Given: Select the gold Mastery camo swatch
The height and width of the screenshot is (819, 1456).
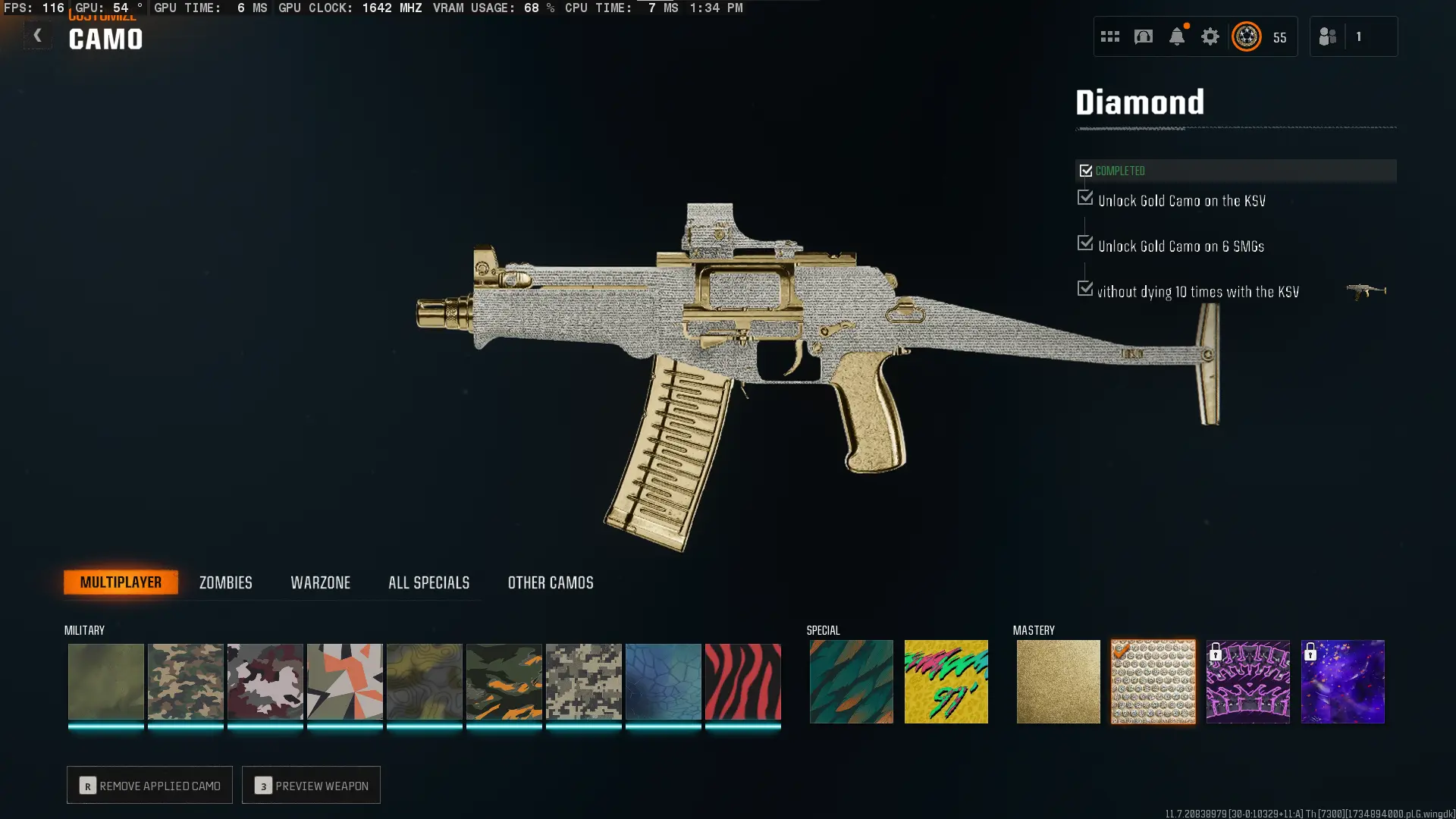Looking at the screenshot, I should [x=1057, y=681].
